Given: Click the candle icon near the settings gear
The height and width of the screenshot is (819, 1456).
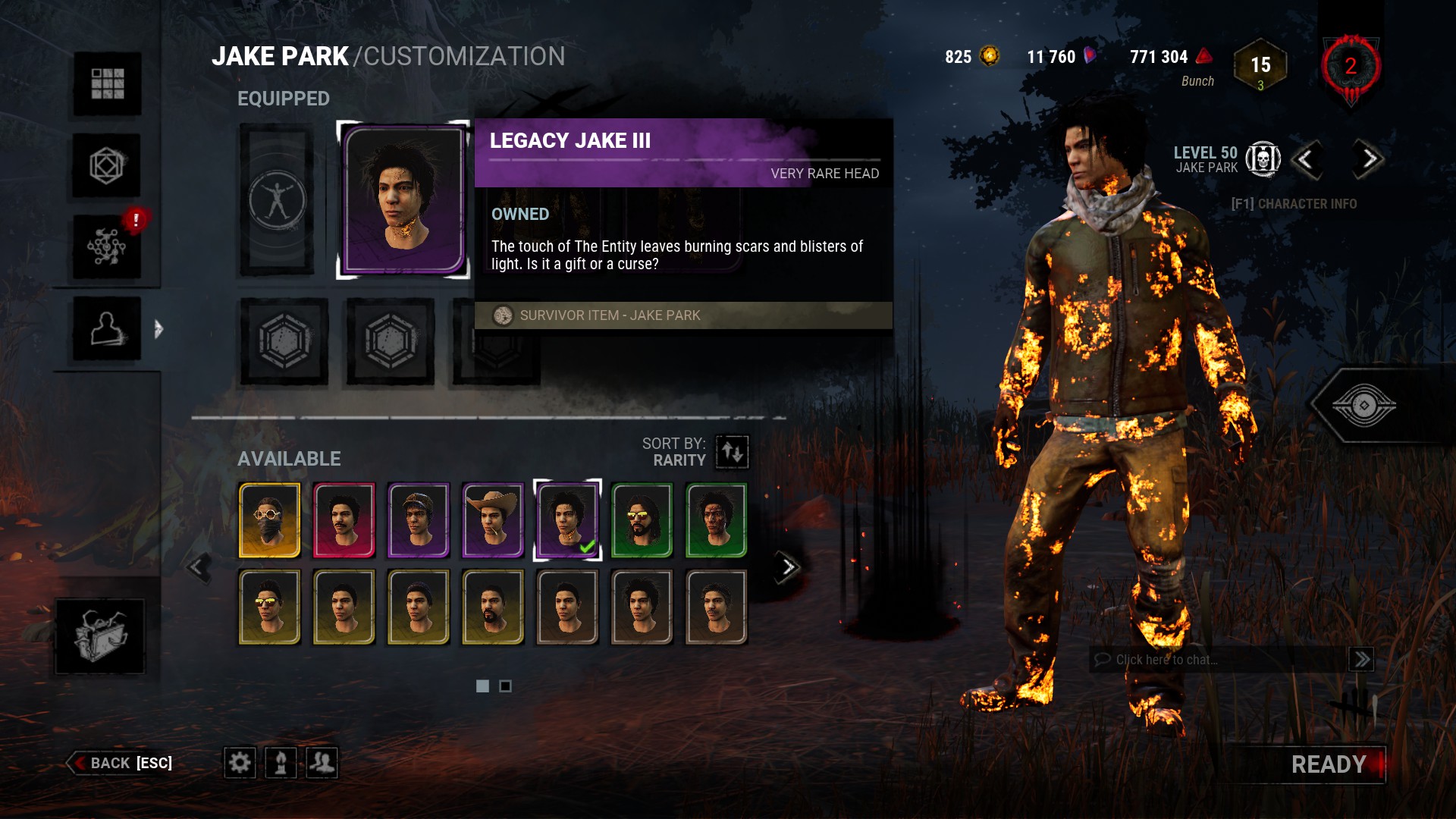Looking at the screenshot, I should point(281,764).
